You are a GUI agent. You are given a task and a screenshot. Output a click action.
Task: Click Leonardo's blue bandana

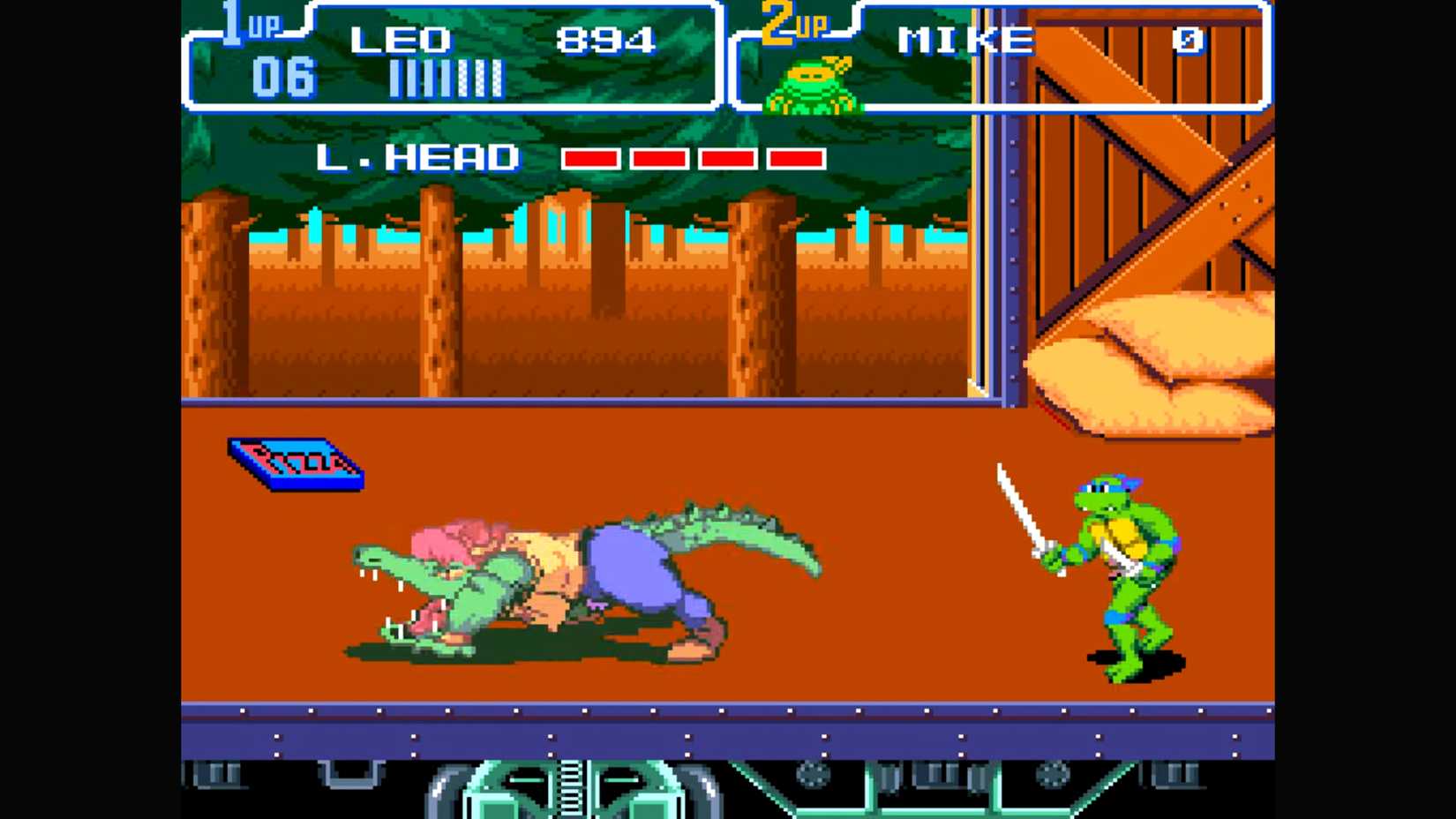pyautogui.click(x=1106, y=484)
